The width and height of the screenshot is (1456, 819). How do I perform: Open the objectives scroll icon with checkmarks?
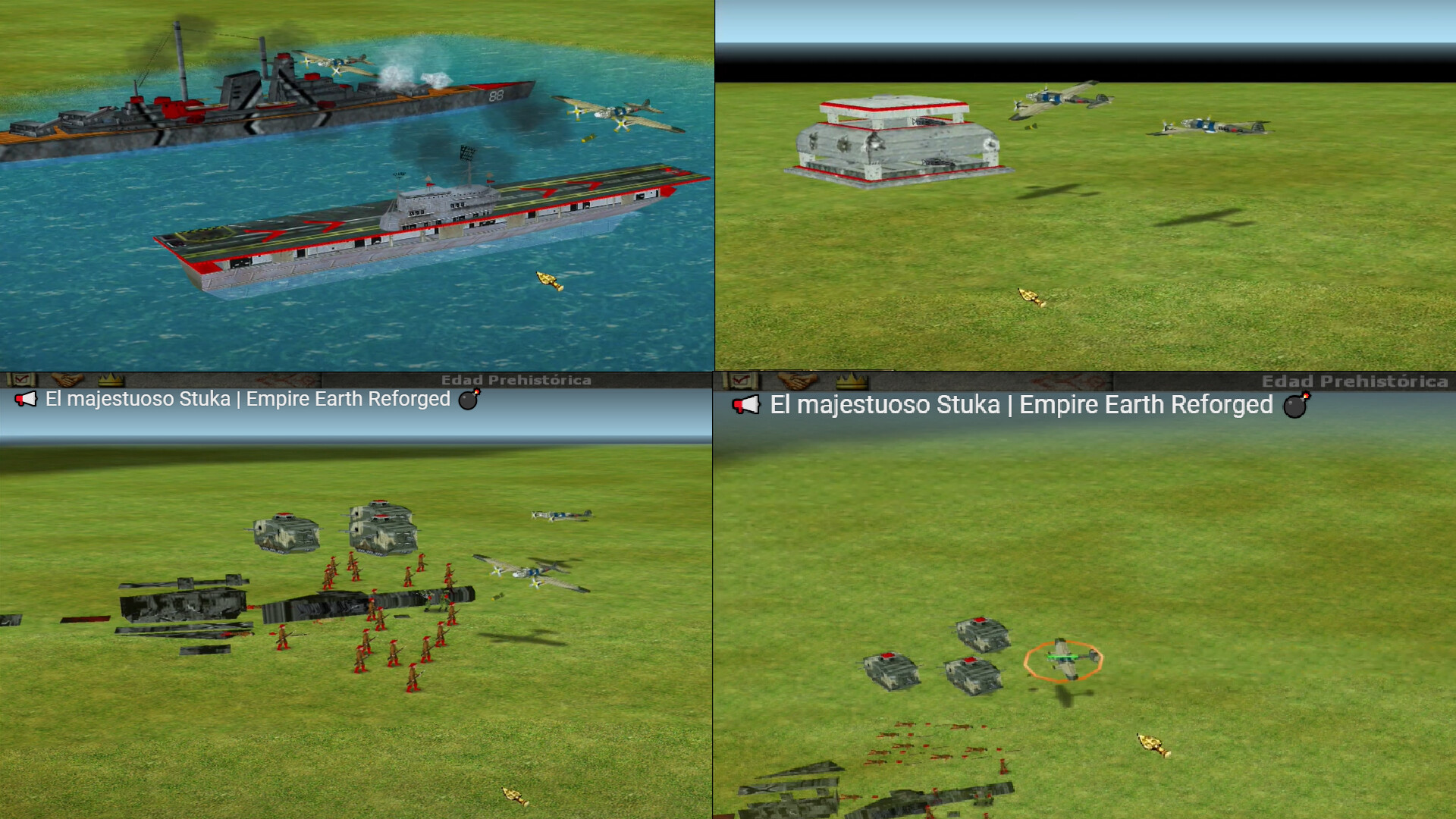click(21, 378)
